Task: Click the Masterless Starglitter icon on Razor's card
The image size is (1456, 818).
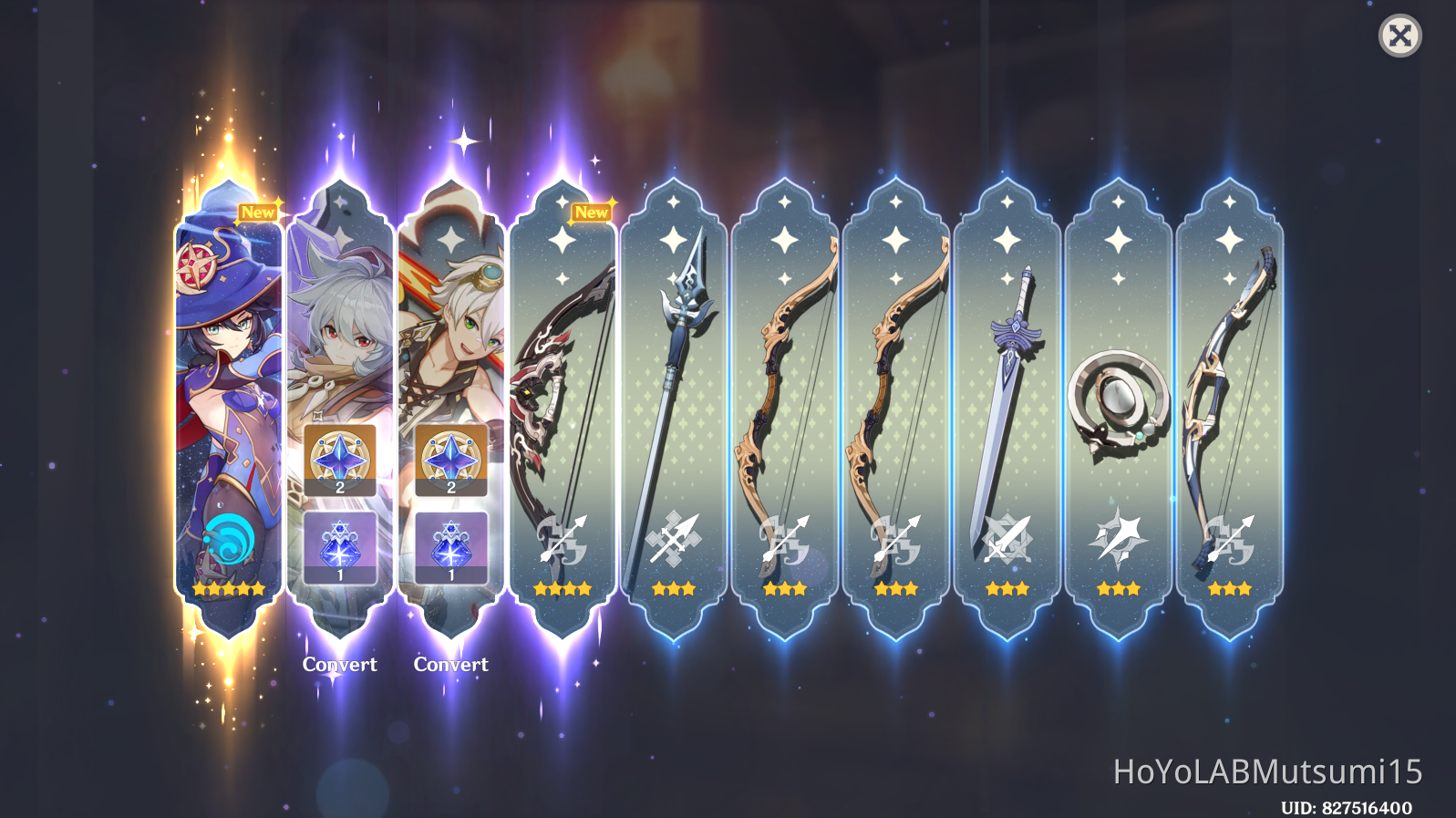Action: [341, 459]
